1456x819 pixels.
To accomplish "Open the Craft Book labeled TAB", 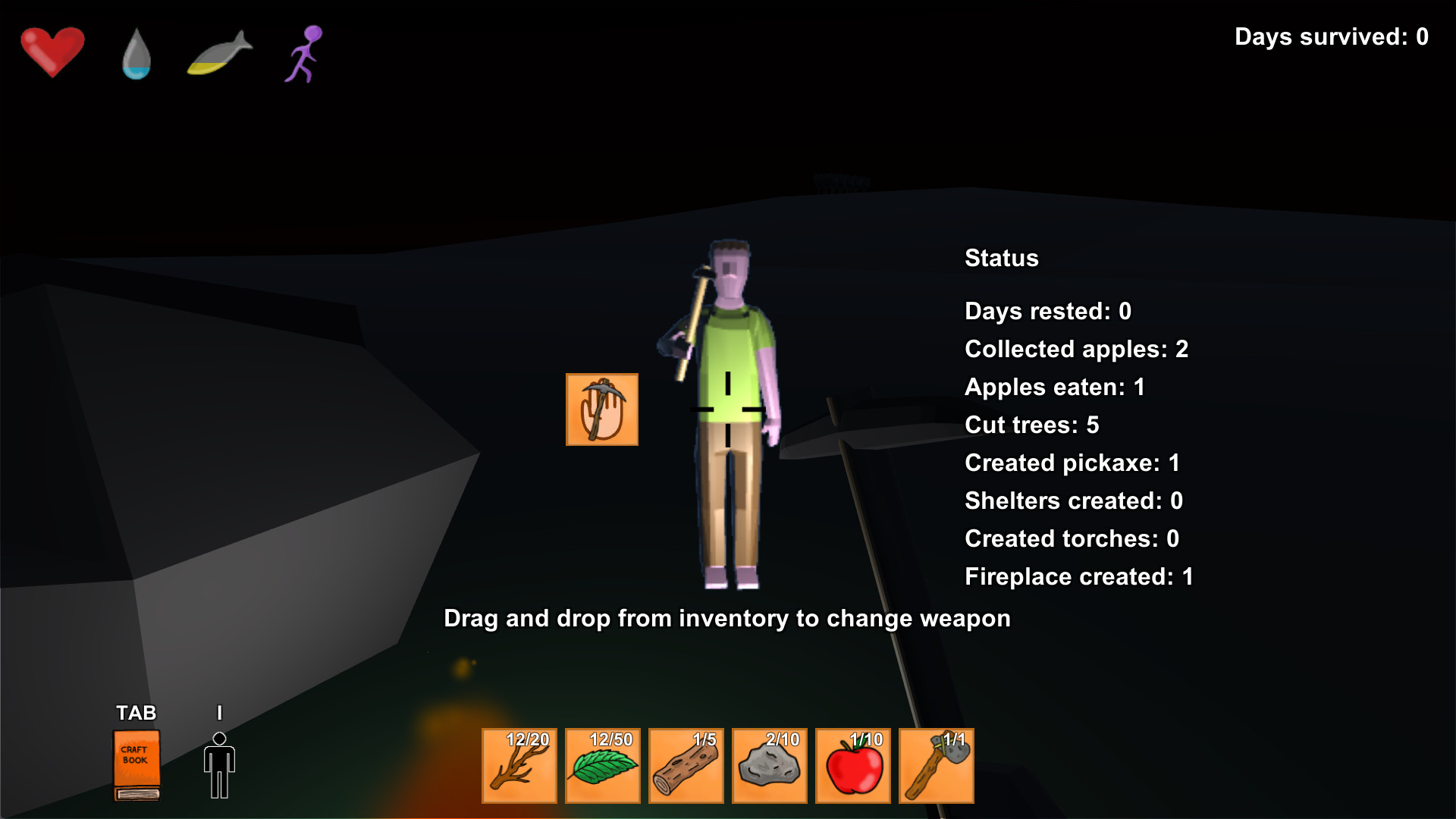I will [x=136, y=764].
